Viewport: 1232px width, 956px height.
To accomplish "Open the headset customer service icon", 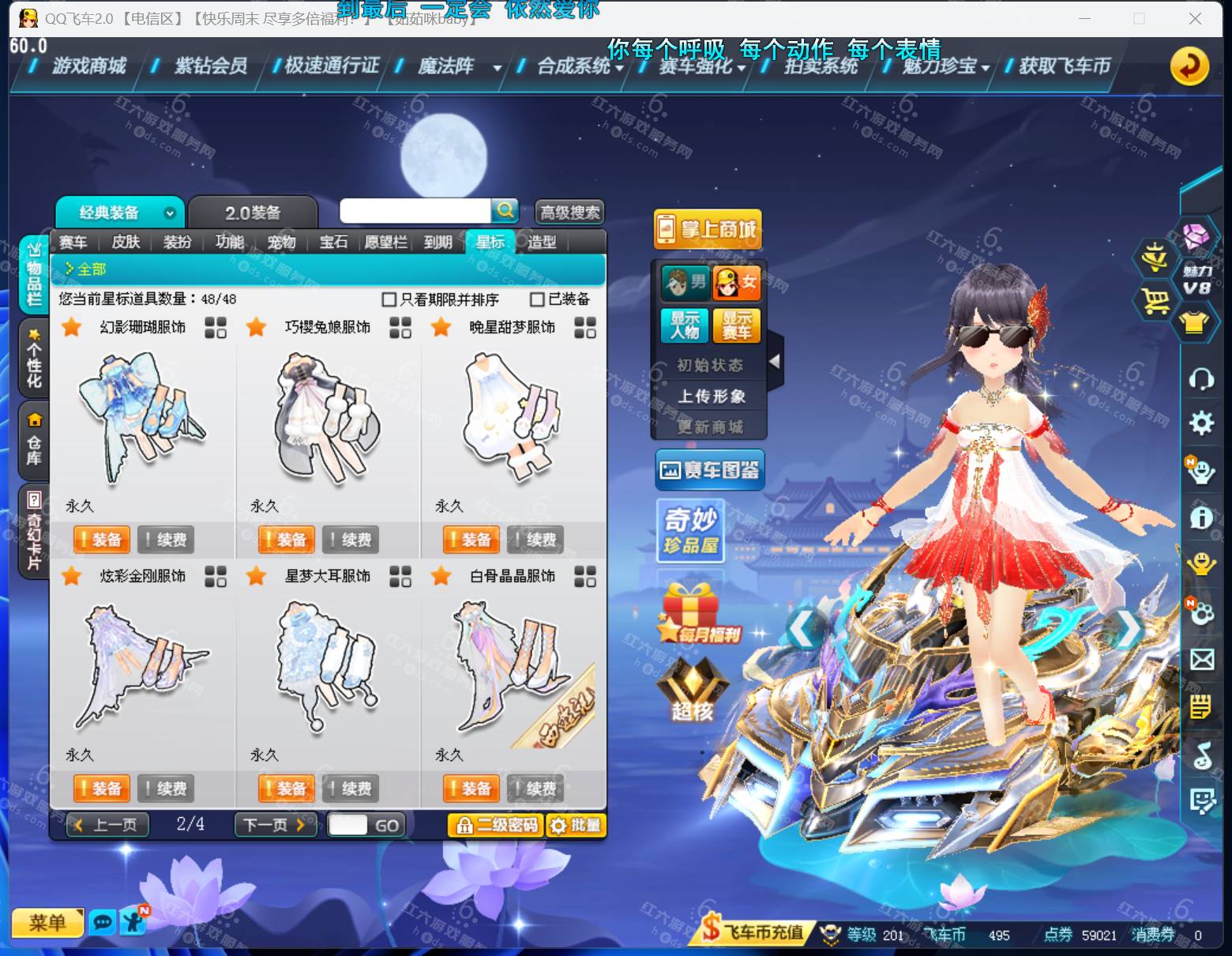I will click(x=1202, y=380).
